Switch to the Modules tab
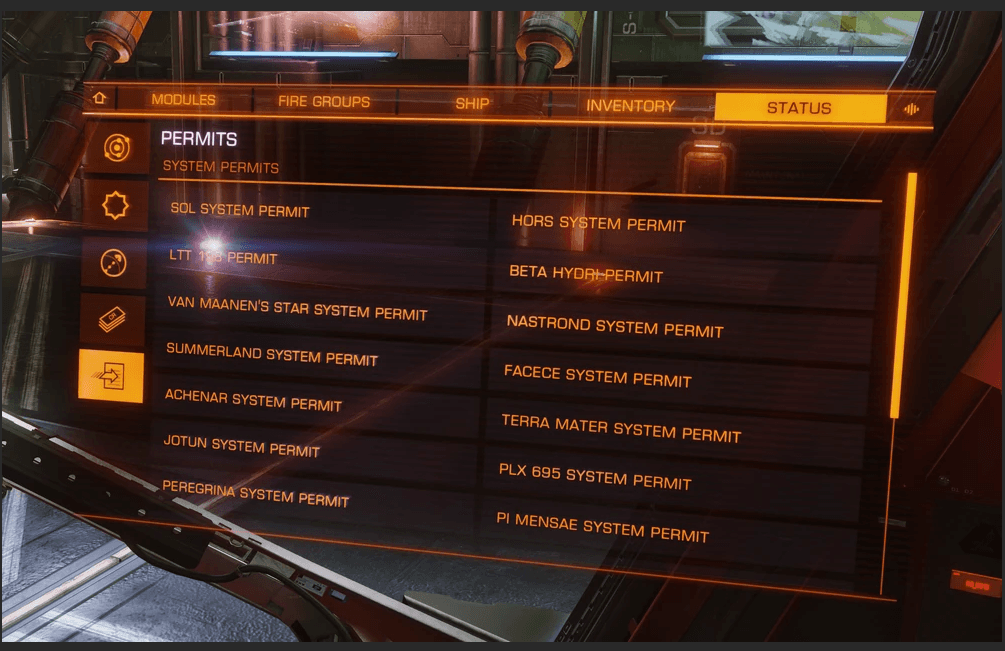This screenshot has height=651, width=1005. pos(183,100)
